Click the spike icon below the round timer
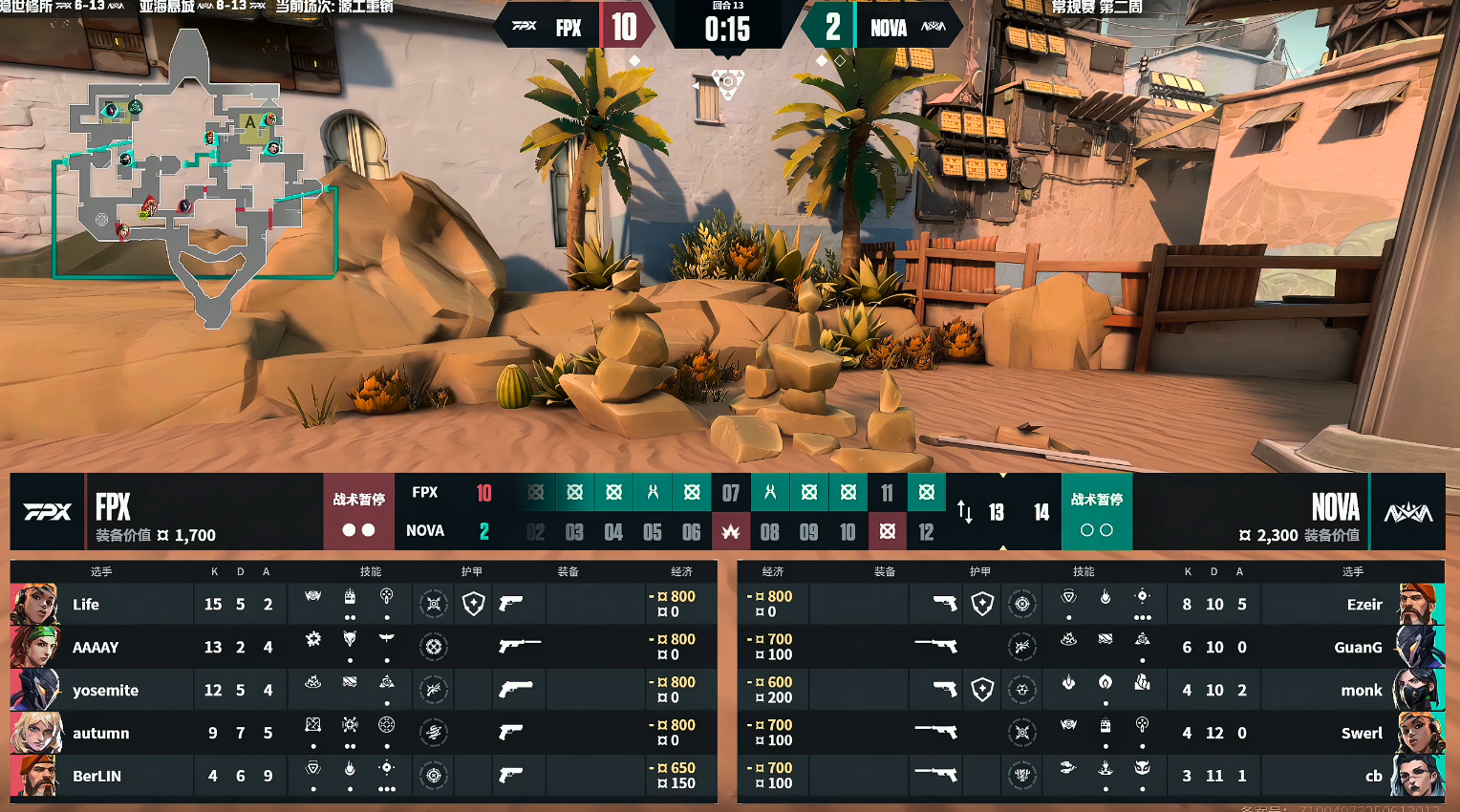Screen dimensions: 1460x812 (x=728, y=82)
